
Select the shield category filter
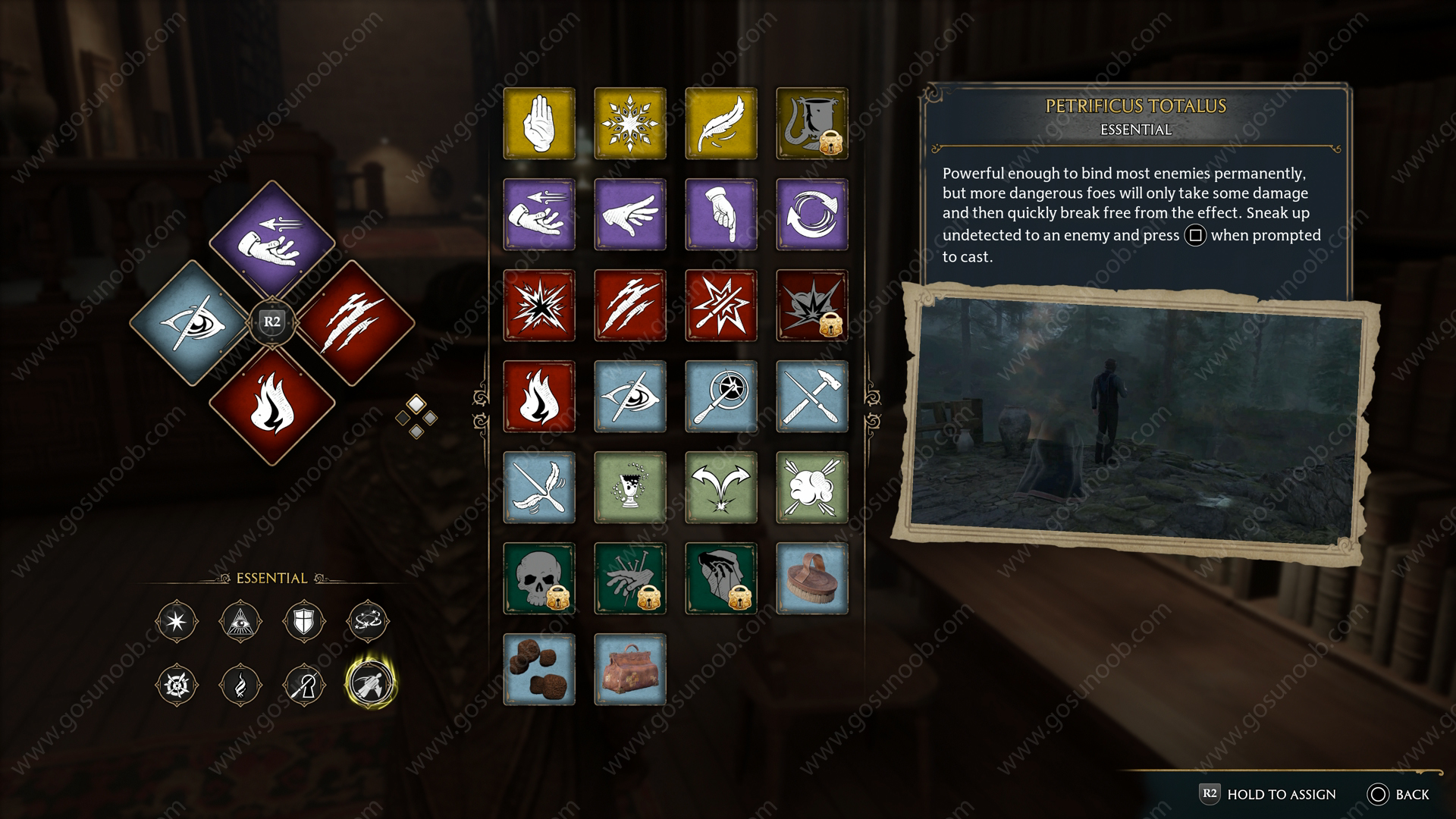(306, 622)
